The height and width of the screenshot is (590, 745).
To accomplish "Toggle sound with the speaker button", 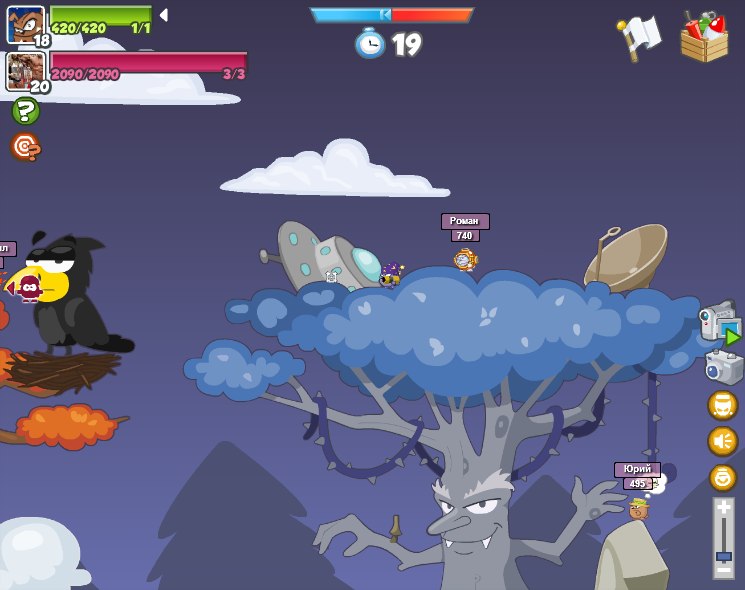I will [722, 441].
